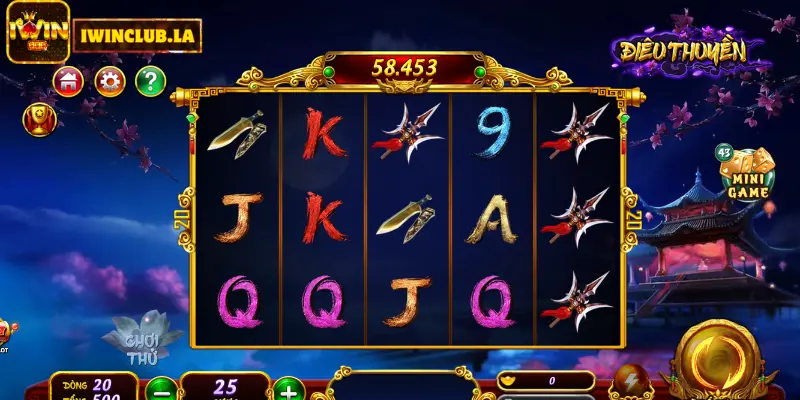Click the IWINCLUB.LA banner link
Viewport: 800px width, 400px height.
pyautogui.click(x=137, y=35)
